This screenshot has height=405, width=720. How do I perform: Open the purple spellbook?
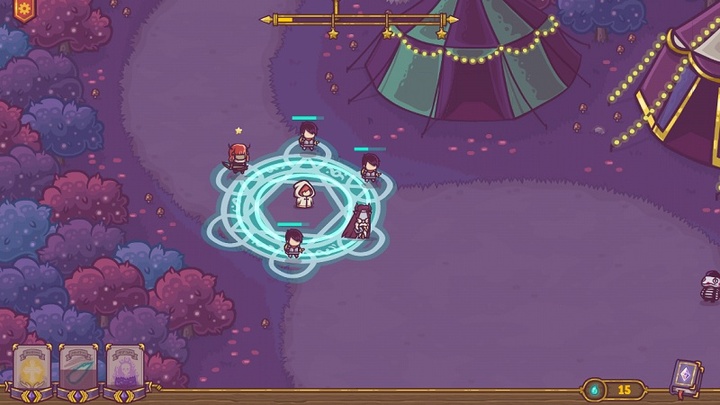[685, 377]
